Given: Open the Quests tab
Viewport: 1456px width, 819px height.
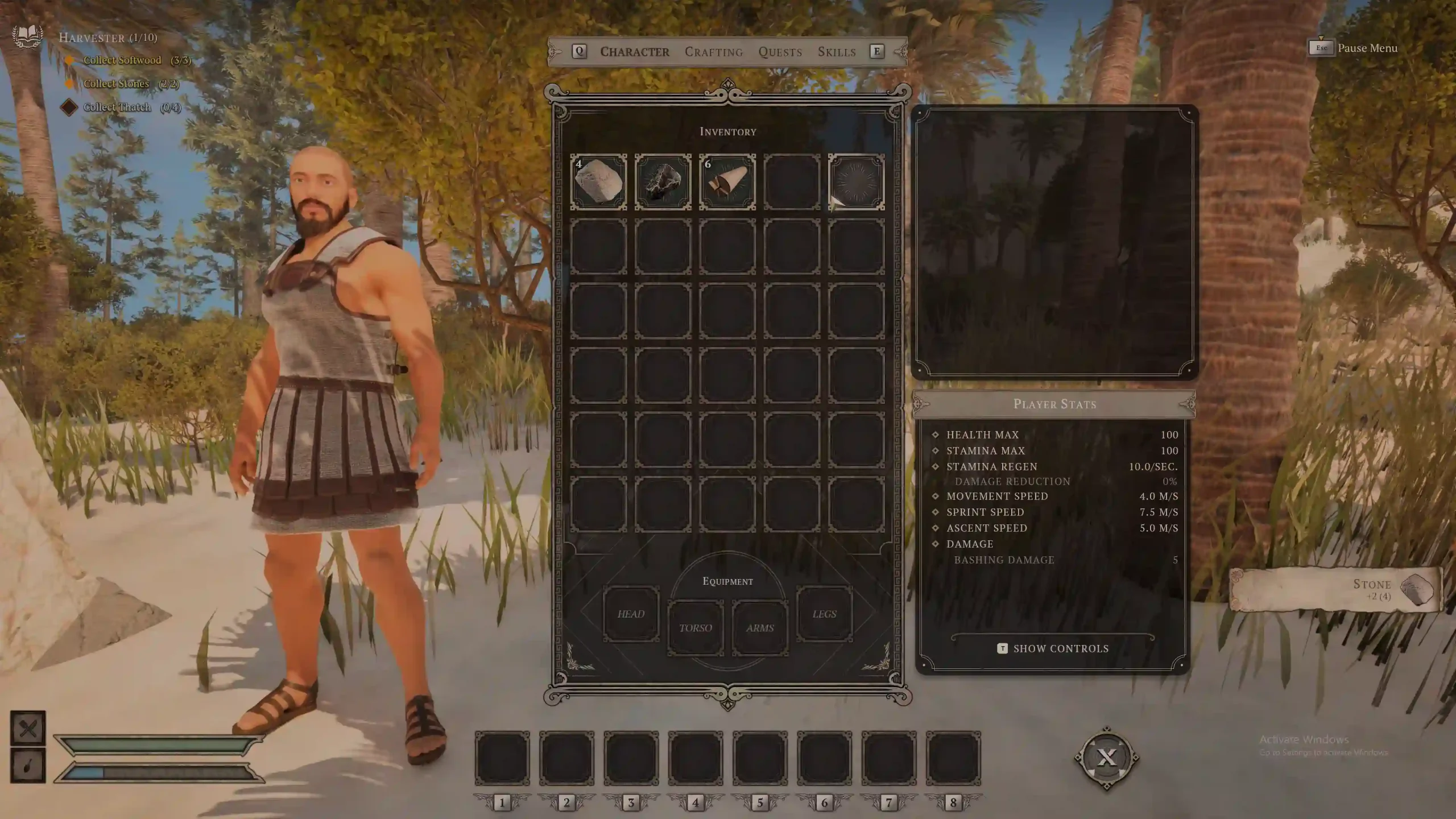Looking at the screenshot, I should click(x=780, y=52).
